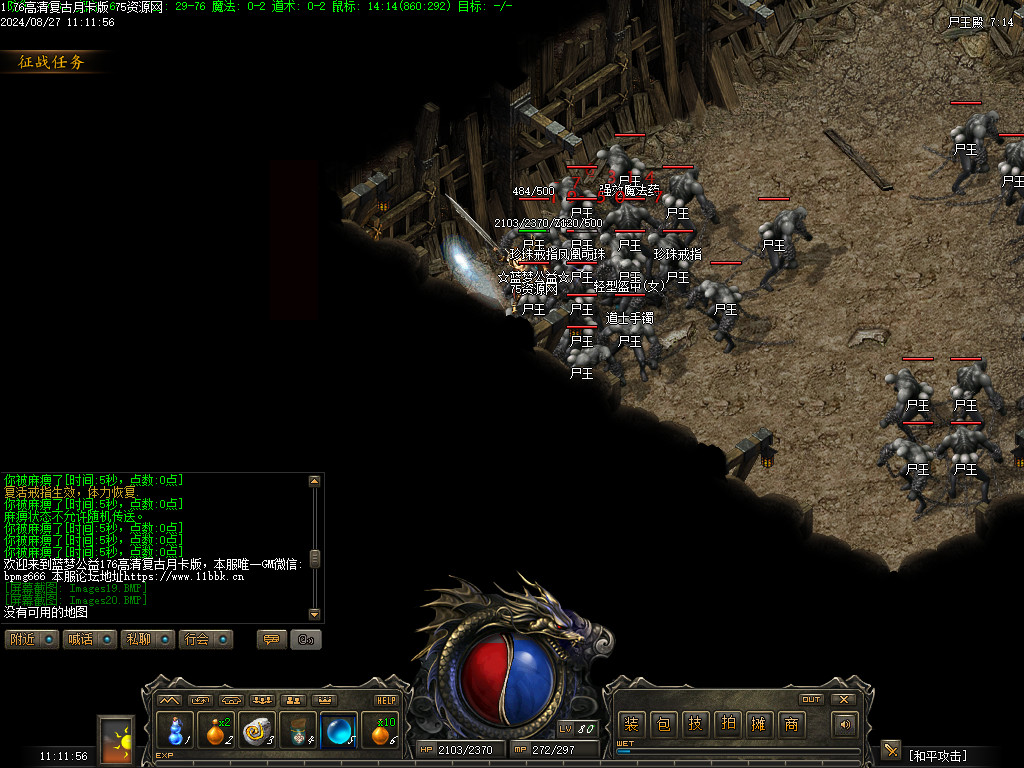
Task: Use the jar item in slot 4
Action: (298, 732)
